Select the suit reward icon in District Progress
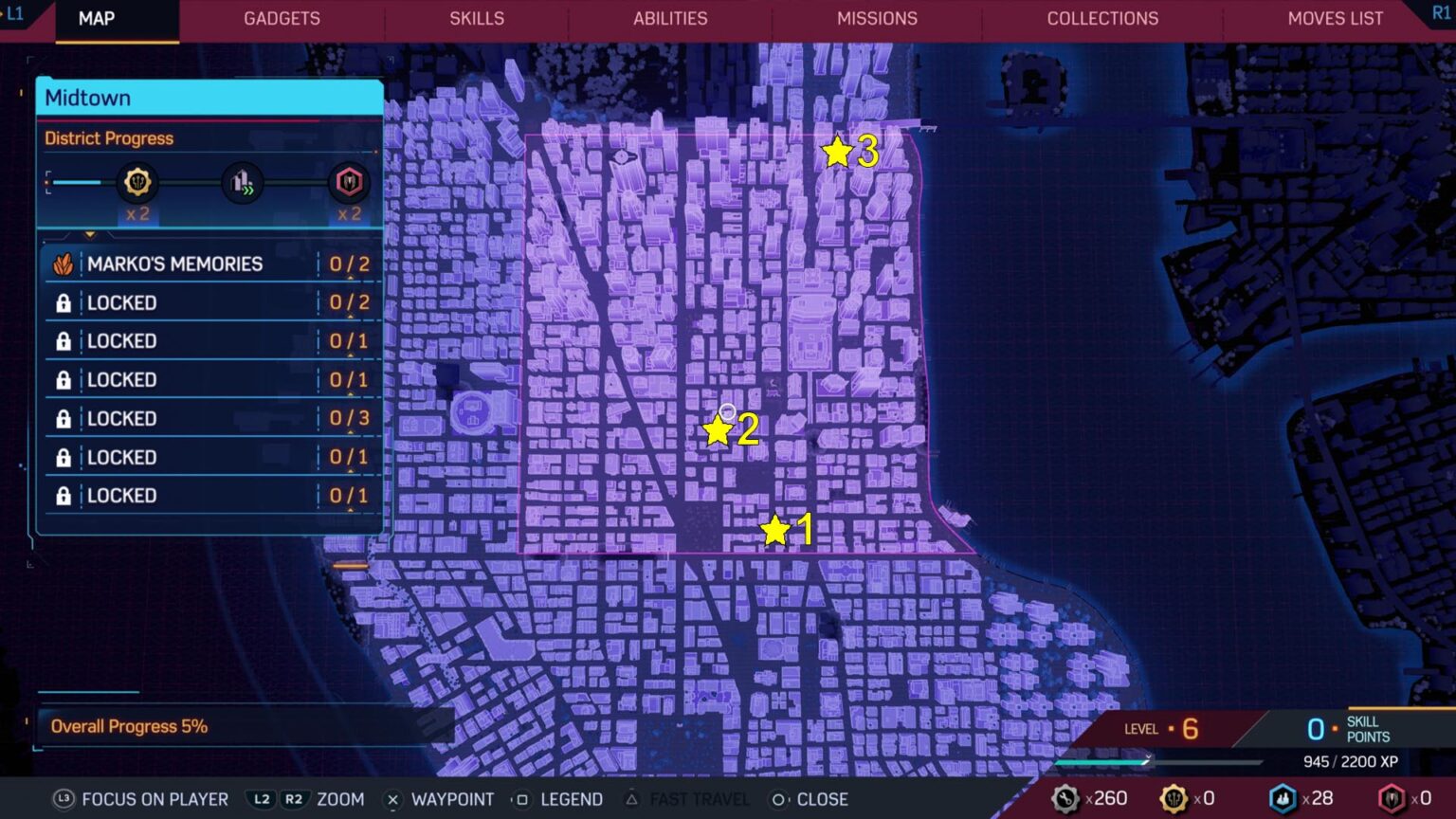 point(349,182)
